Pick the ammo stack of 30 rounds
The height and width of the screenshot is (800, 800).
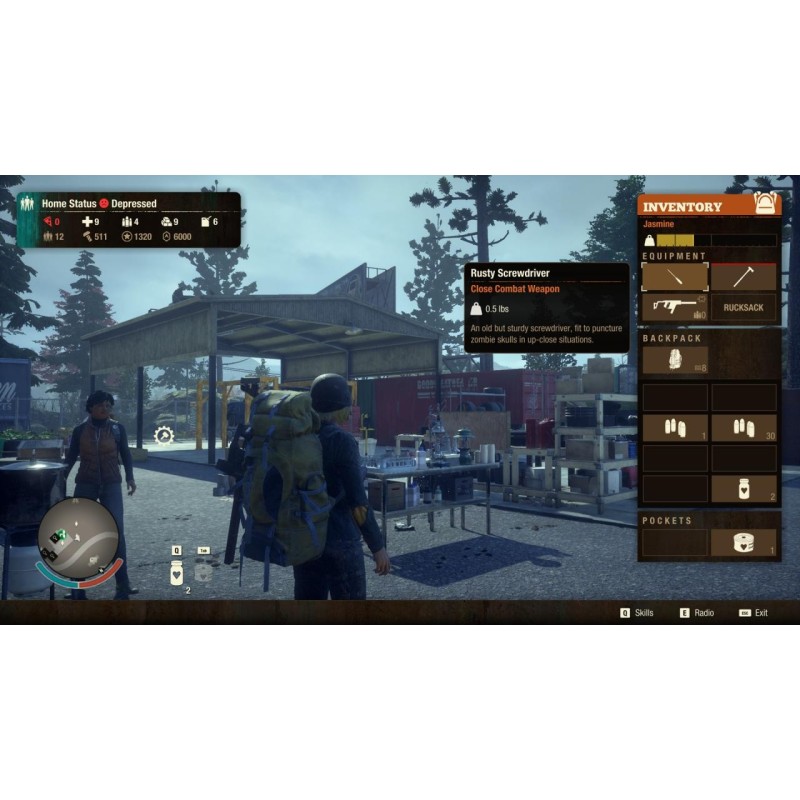point(743,428)
